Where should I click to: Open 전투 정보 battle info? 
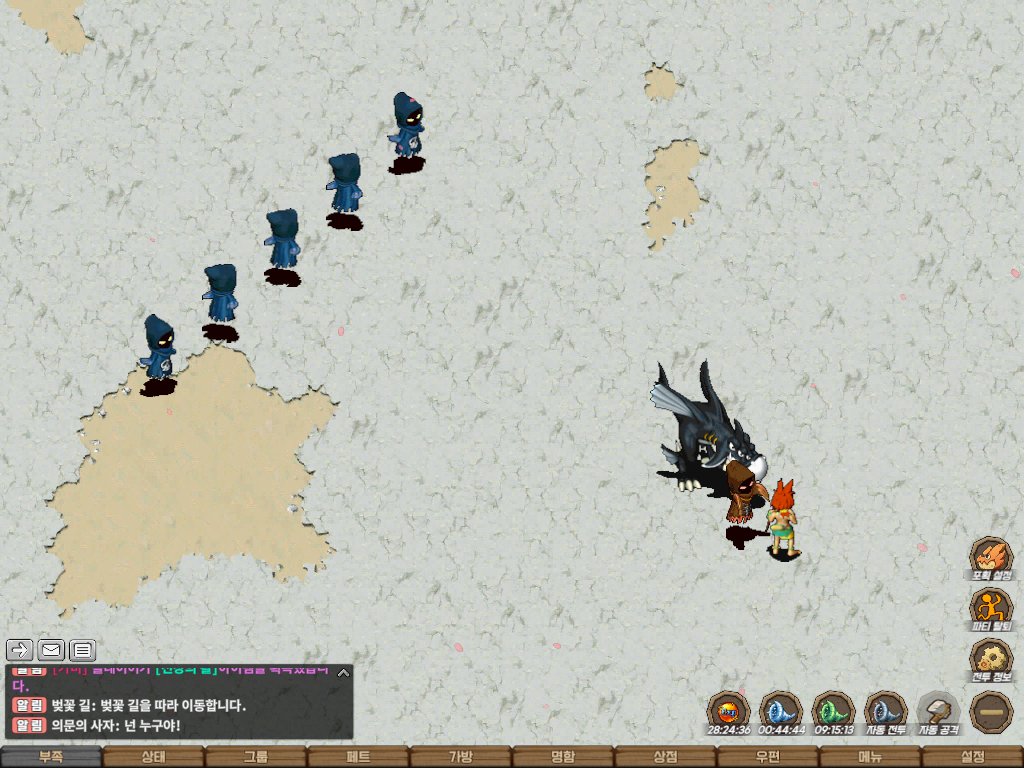pos(991,660)
